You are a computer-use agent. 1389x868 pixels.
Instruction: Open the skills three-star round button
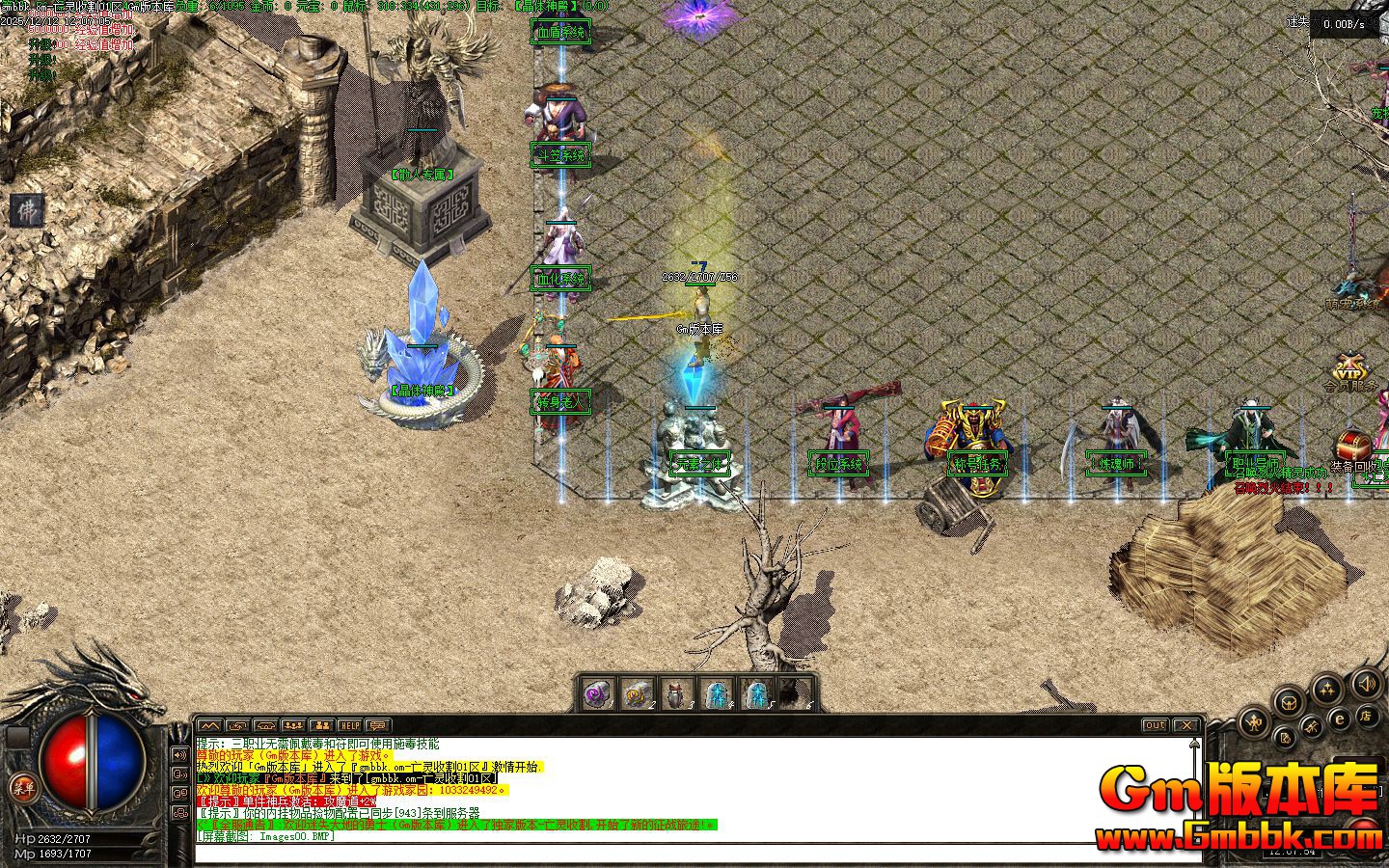tap(1329, 689)
